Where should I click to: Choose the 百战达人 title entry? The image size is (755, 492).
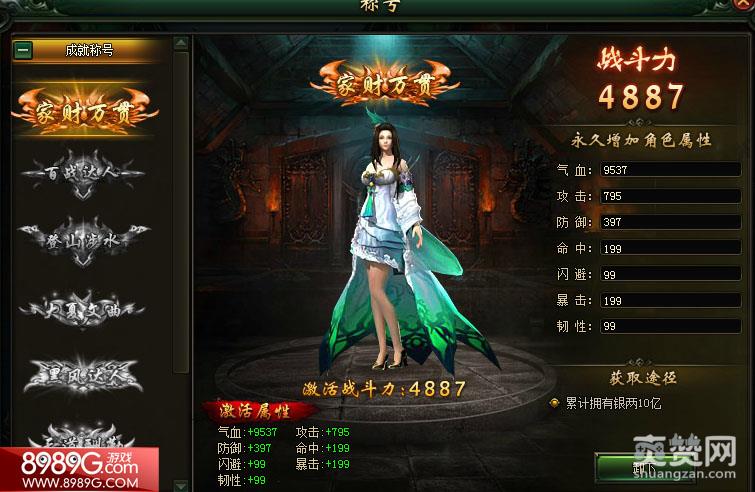point(84,172)
